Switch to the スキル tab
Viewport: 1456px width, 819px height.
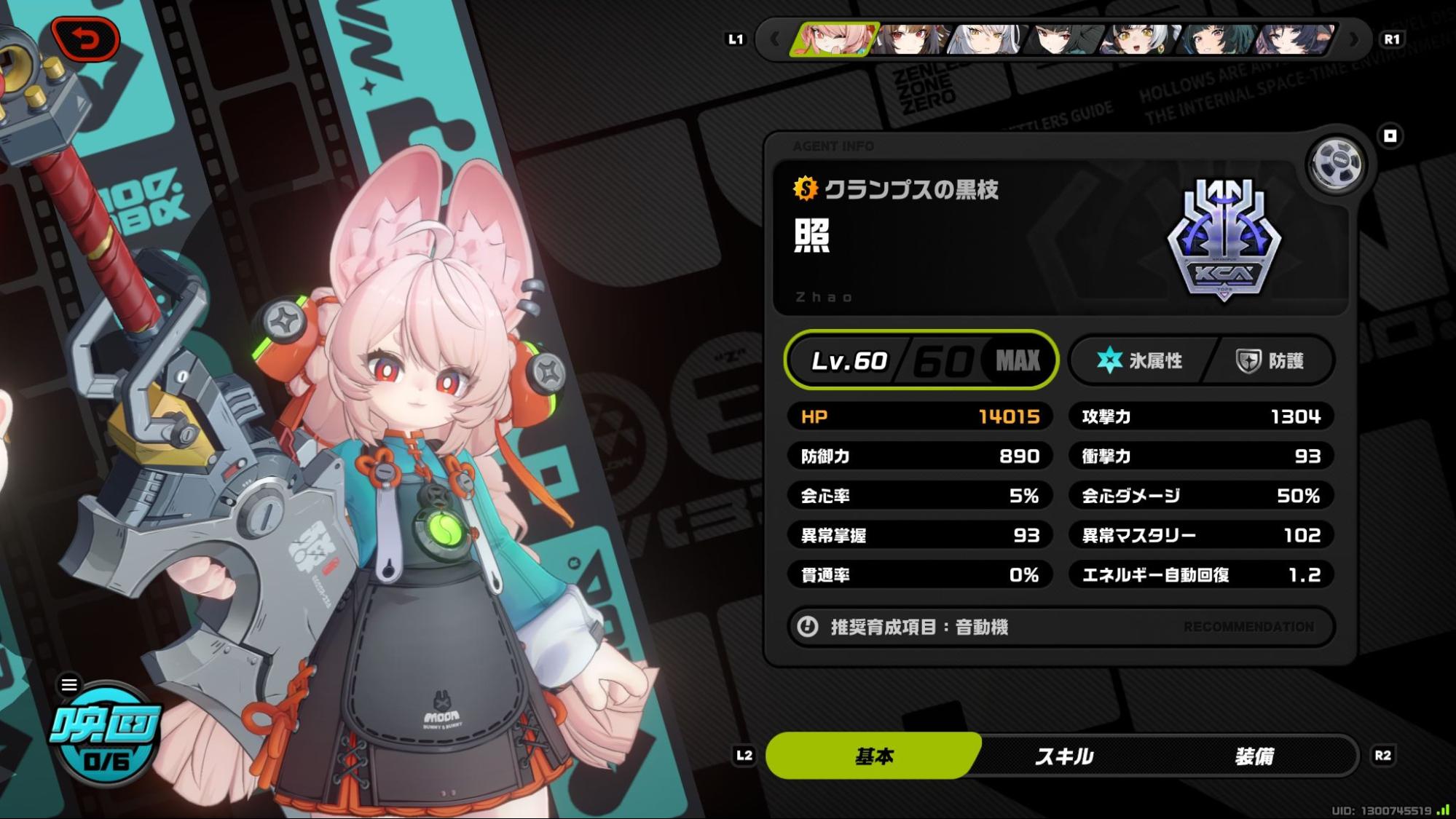pos(1064,756)
